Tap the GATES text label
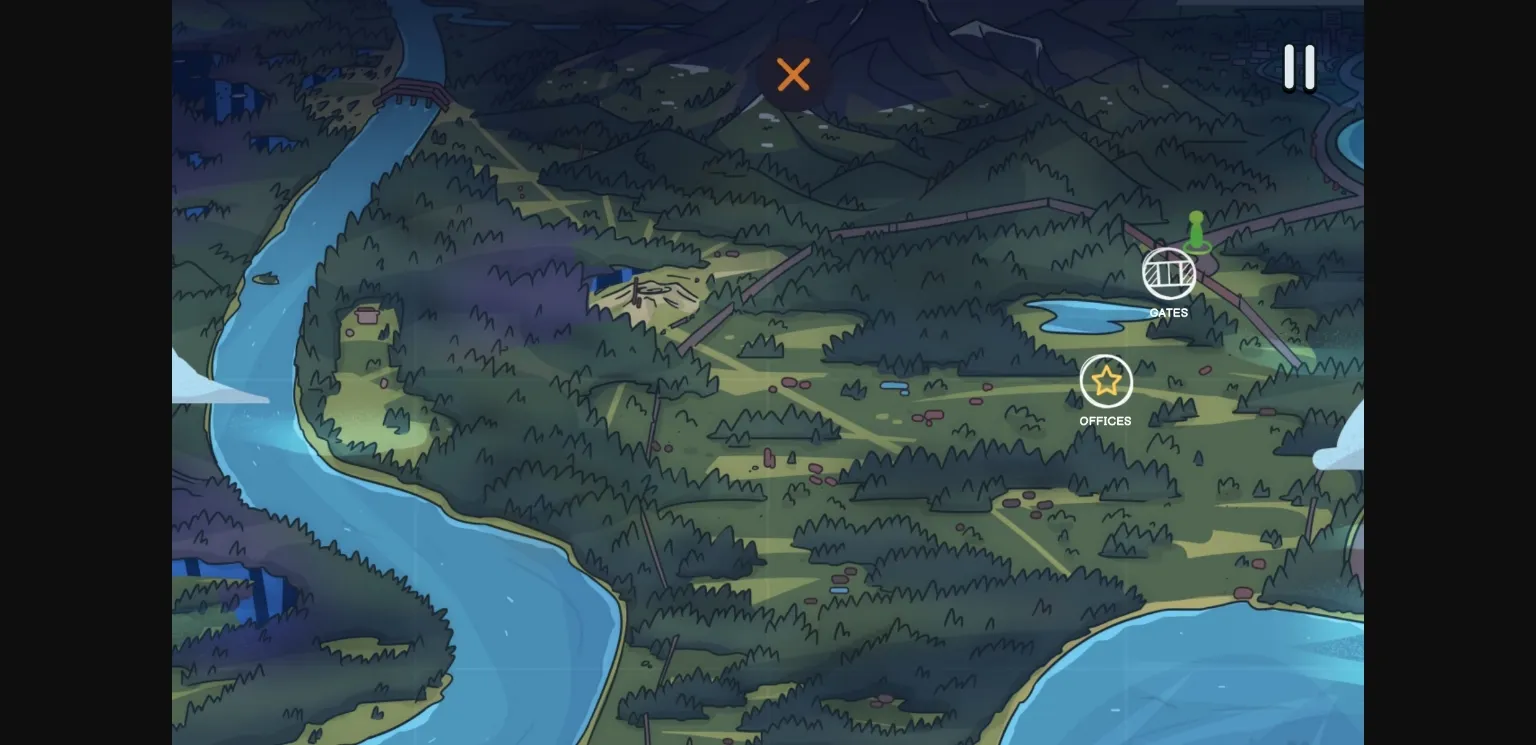This screenshot has height=745, width=1536. (x=1168, y=312)
